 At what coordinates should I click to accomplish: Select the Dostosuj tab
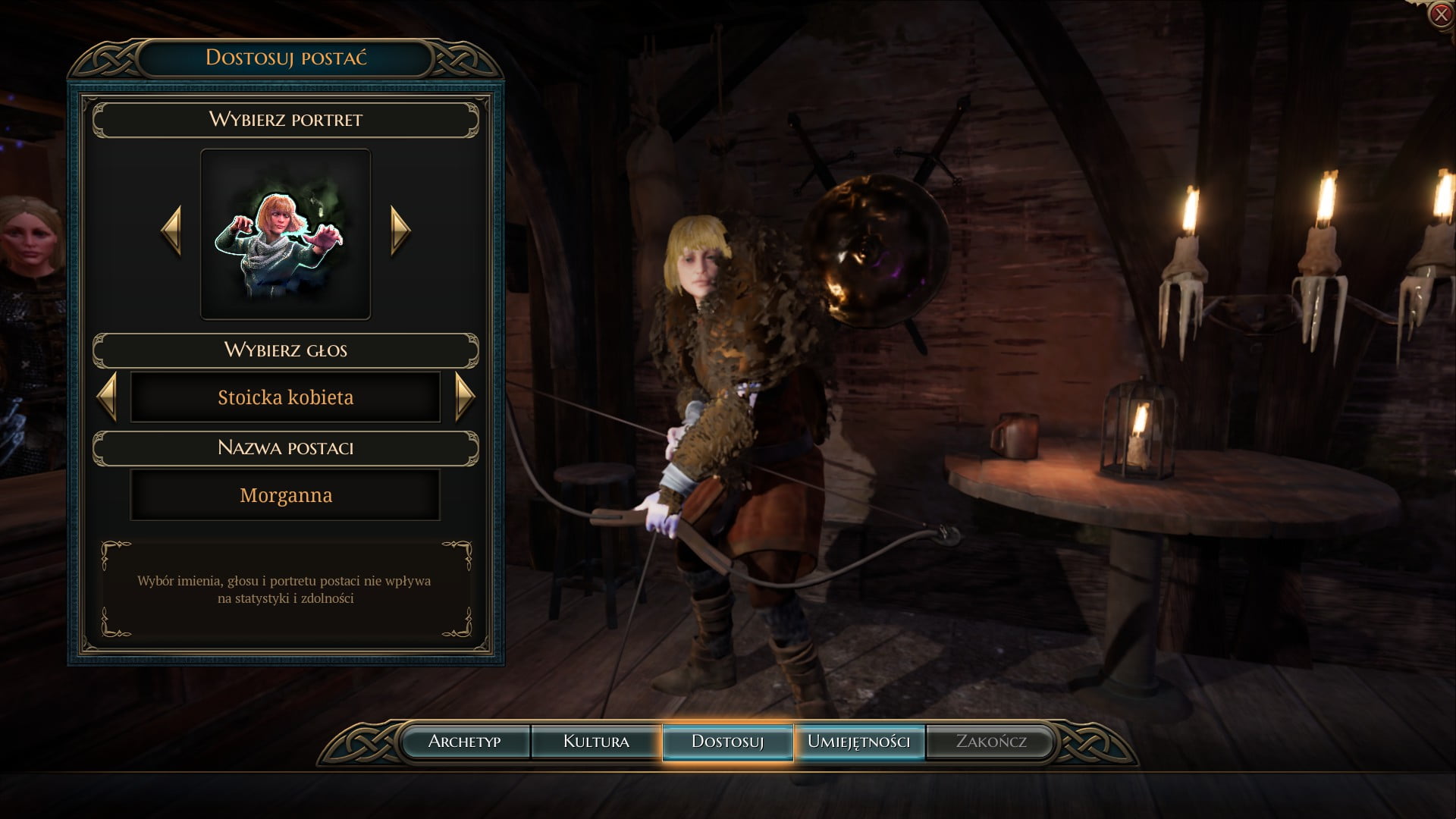[x=727, y=742]
